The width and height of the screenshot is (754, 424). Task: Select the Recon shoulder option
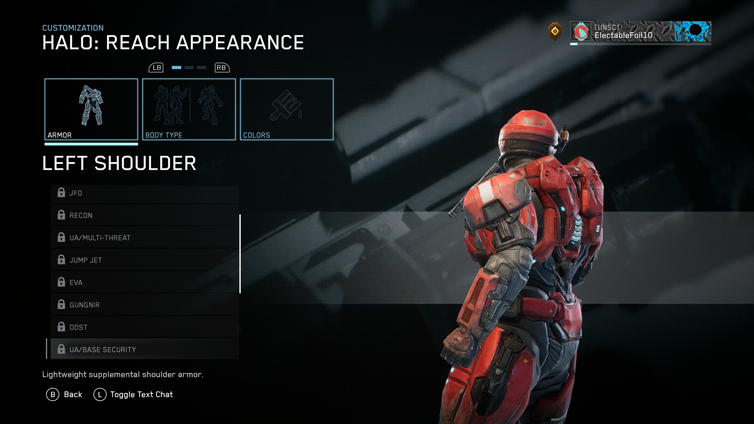tap(145, 215)
